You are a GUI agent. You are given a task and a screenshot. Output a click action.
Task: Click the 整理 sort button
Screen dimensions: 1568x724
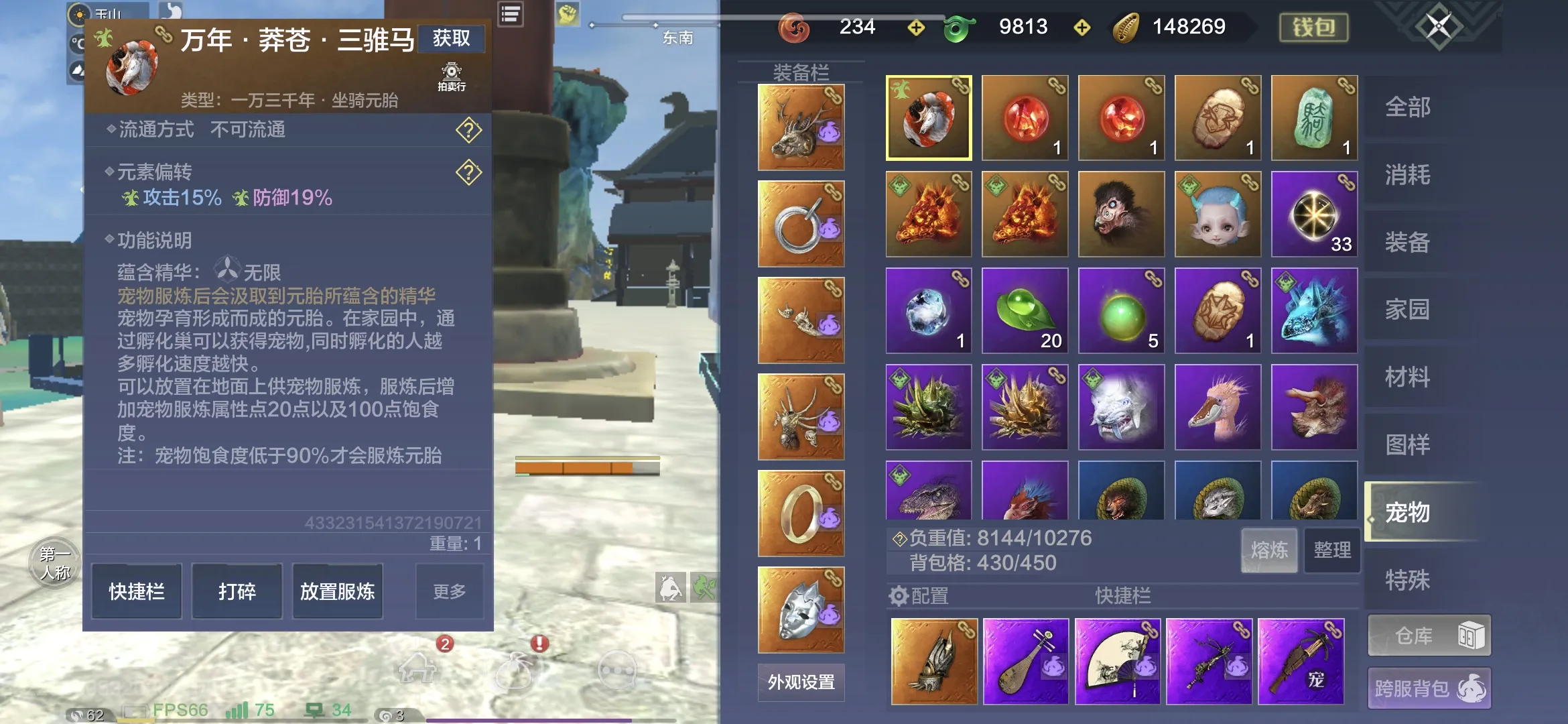[x=1332, y=550]
